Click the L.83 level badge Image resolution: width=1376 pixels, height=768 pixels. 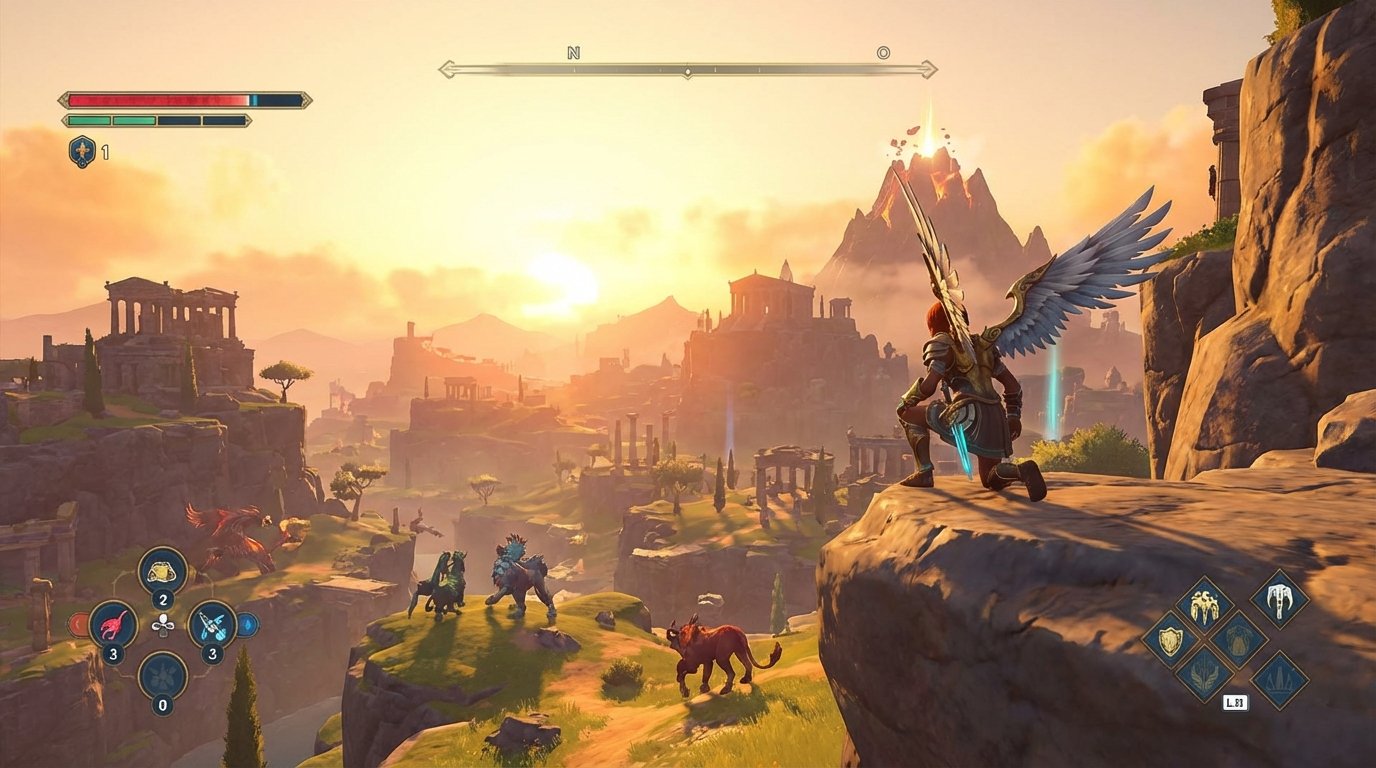point(1235,702)
